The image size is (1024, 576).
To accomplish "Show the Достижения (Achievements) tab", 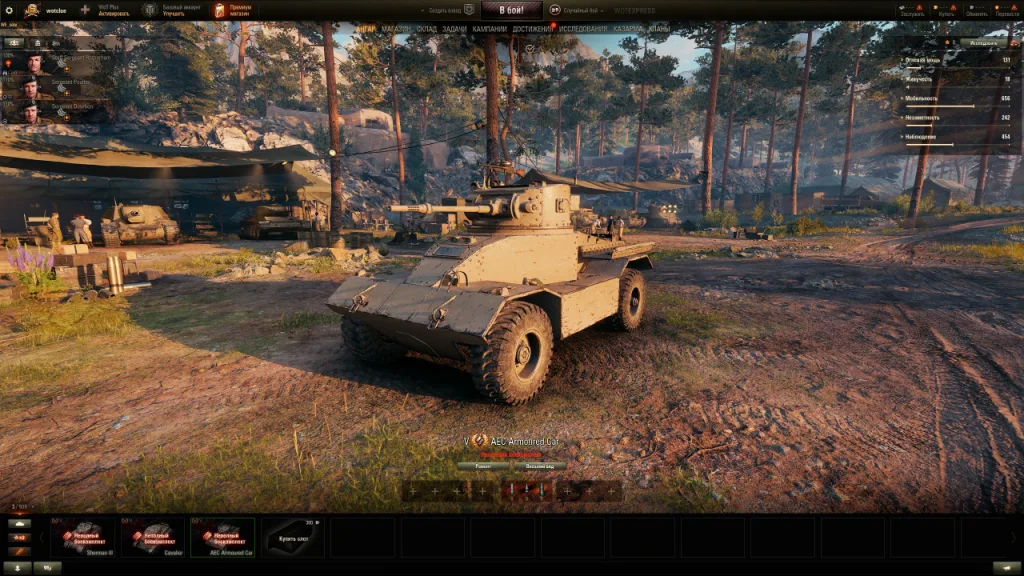I will click(532, 29).
